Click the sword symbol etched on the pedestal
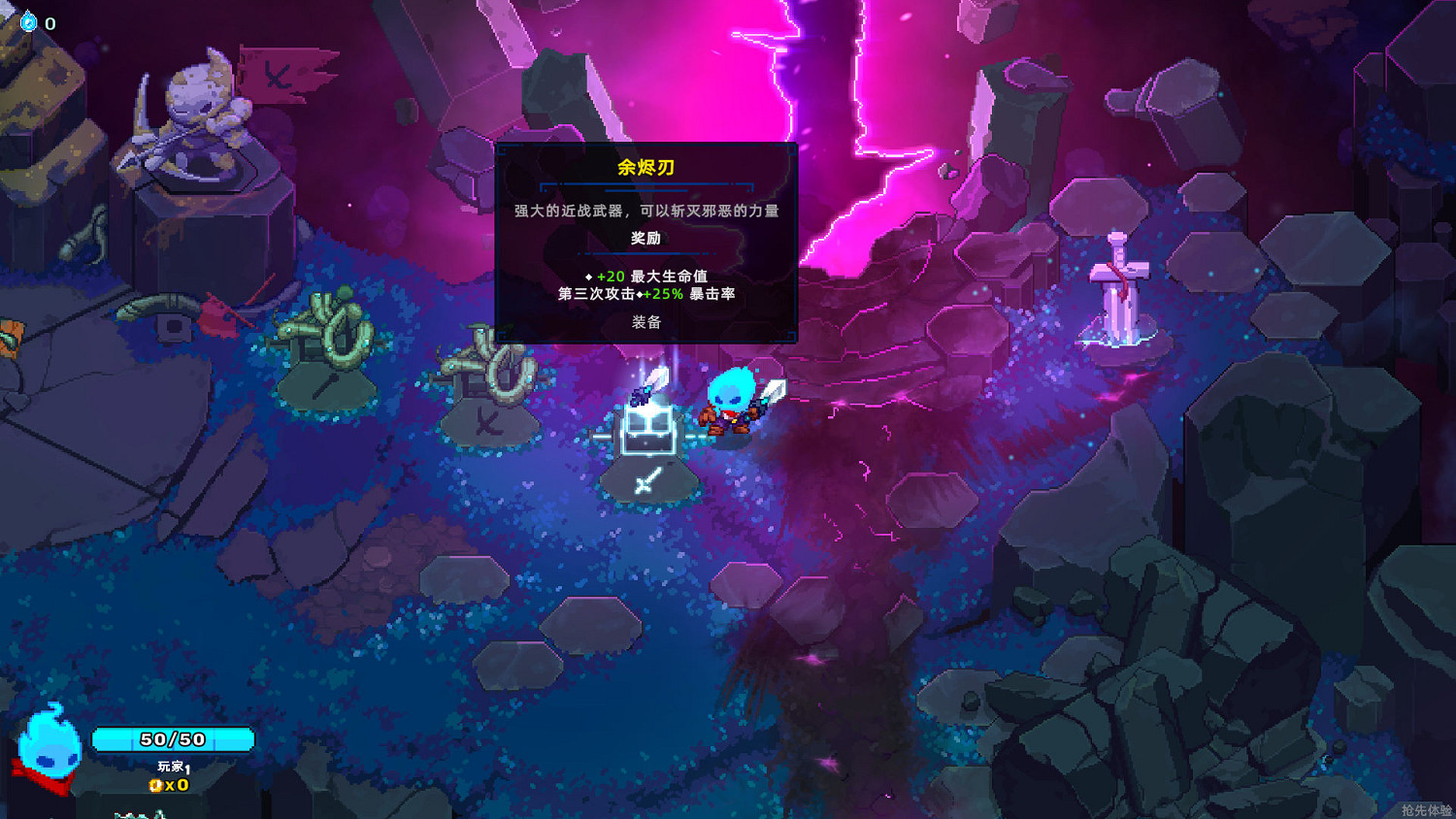Image resolution: width=1456 pixels, height=819 pixels. coord(648,480)
